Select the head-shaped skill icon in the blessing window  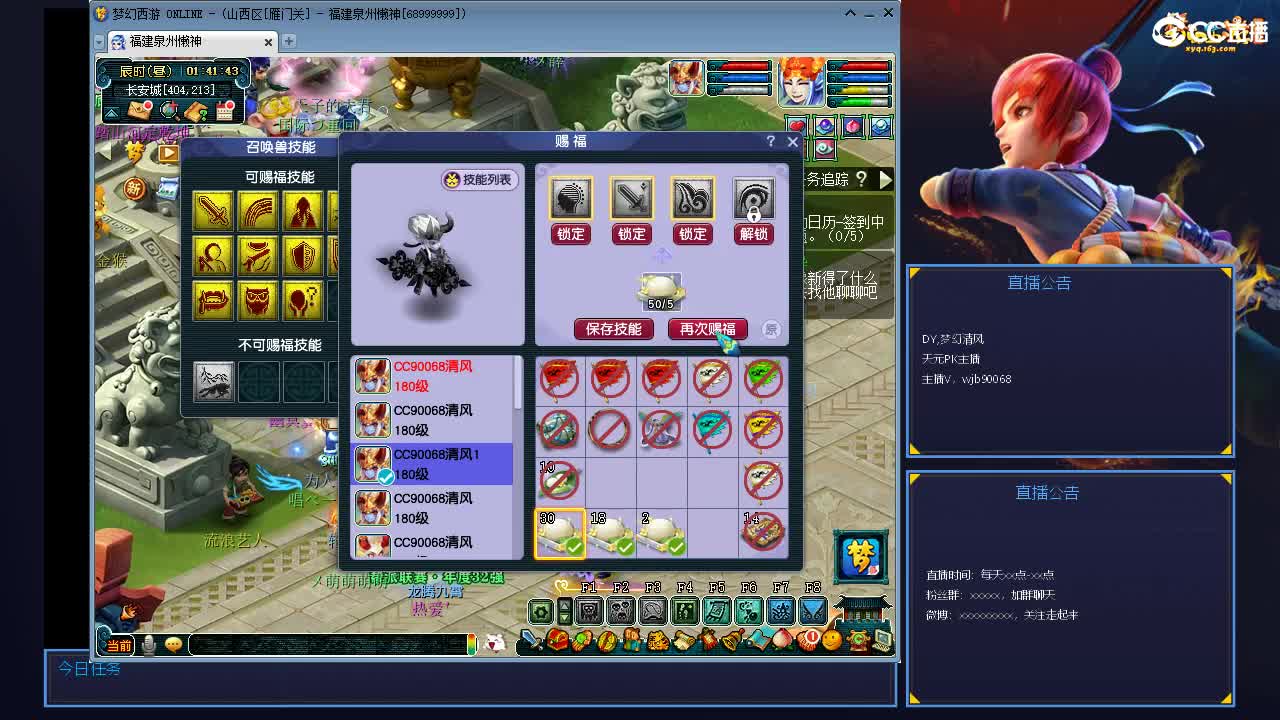pyautogui.click(x=569, y=197)
